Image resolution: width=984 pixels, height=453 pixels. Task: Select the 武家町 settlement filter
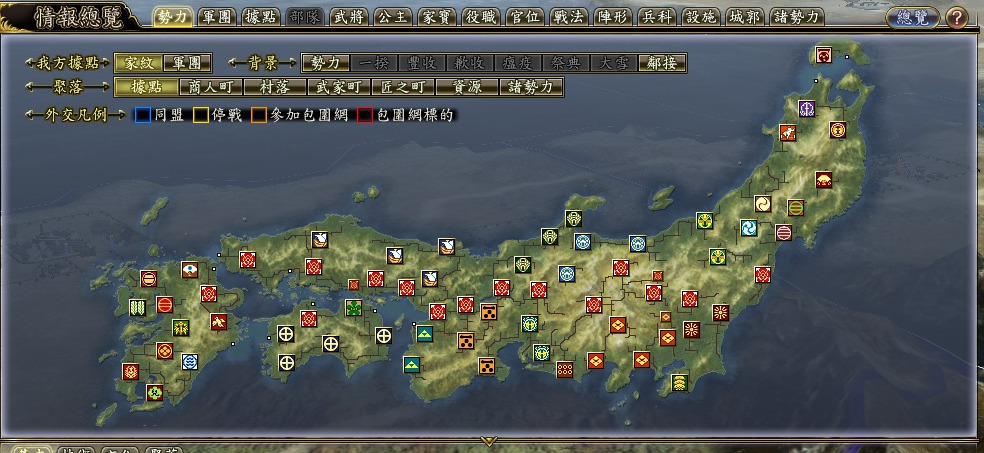[x=339, y=88]
